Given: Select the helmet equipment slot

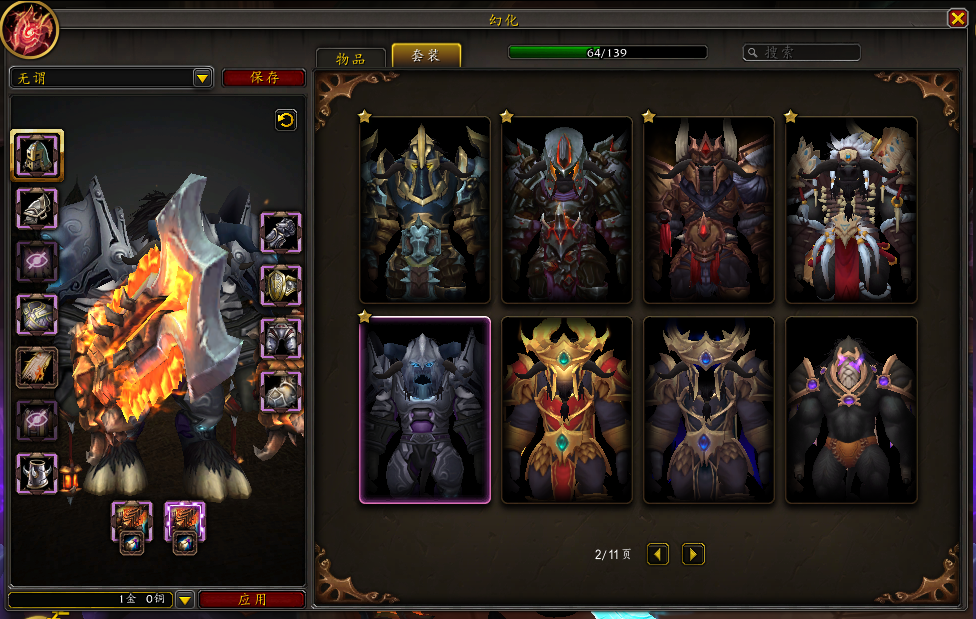Looking at the screenshot, I should tap(38, 155).
